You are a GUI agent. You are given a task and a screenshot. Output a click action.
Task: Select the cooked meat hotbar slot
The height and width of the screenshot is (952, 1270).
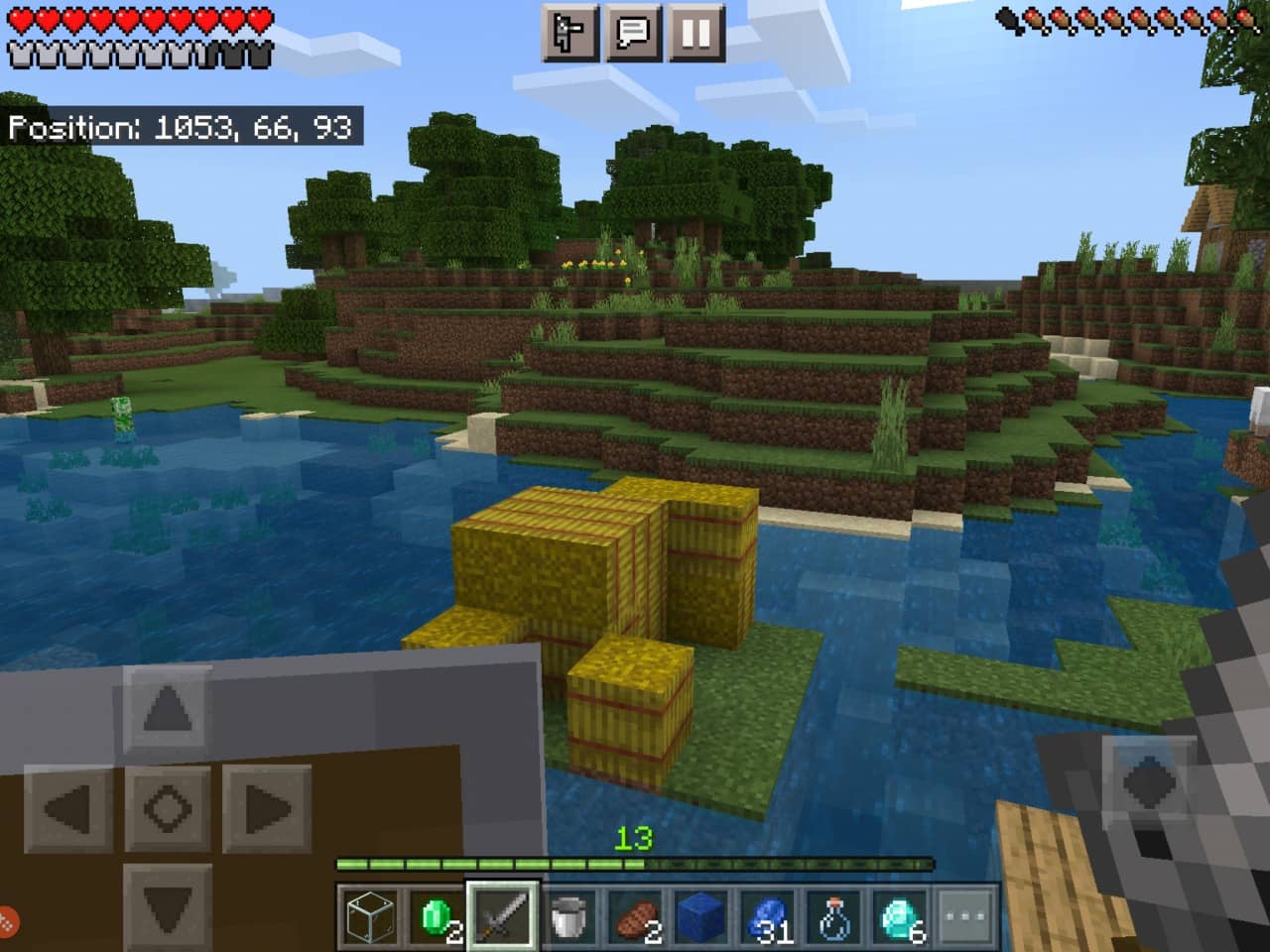[636, 915]
